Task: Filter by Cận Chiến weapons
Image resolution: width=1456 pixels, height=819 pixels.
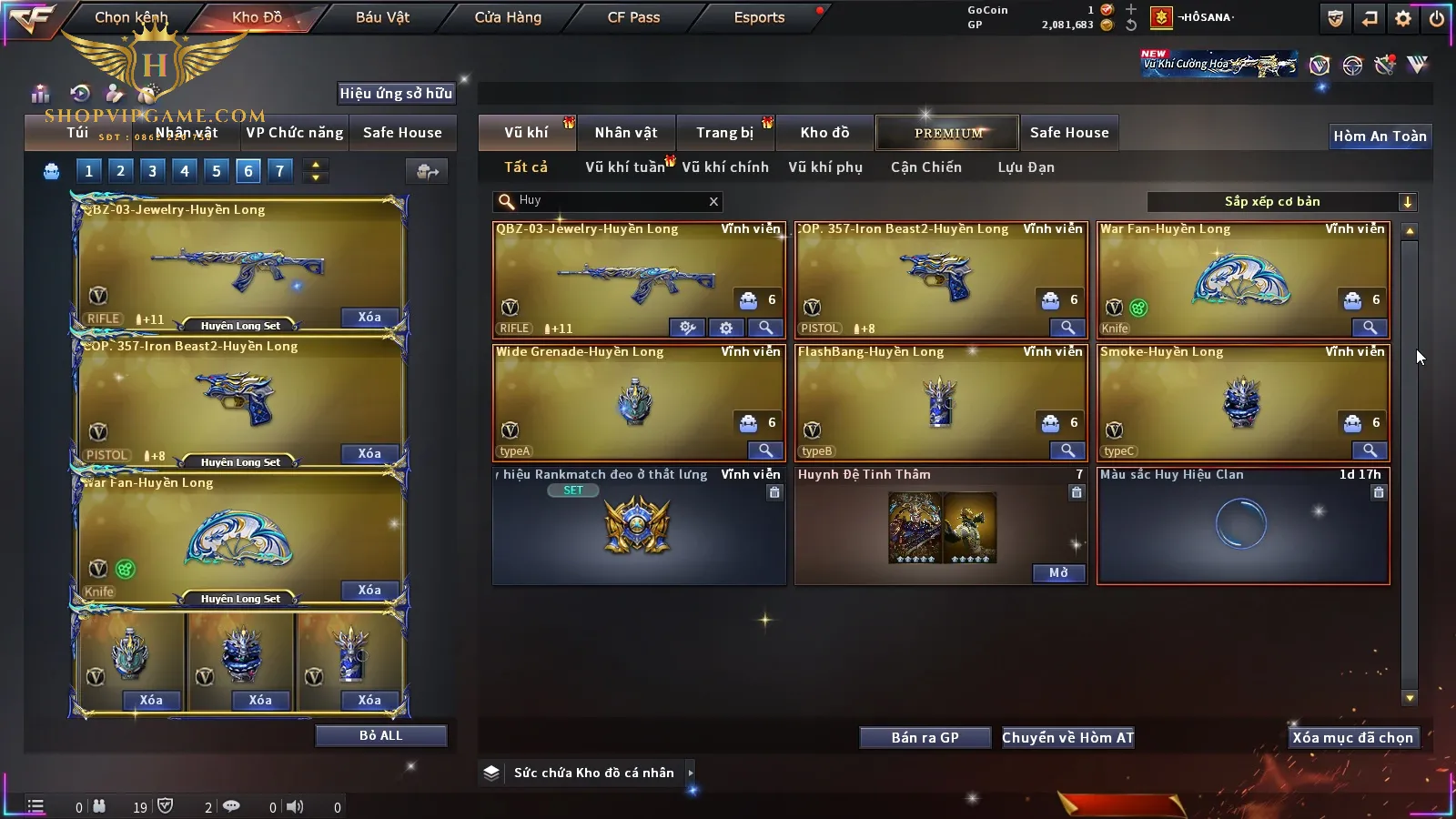Action: (925, 167)
